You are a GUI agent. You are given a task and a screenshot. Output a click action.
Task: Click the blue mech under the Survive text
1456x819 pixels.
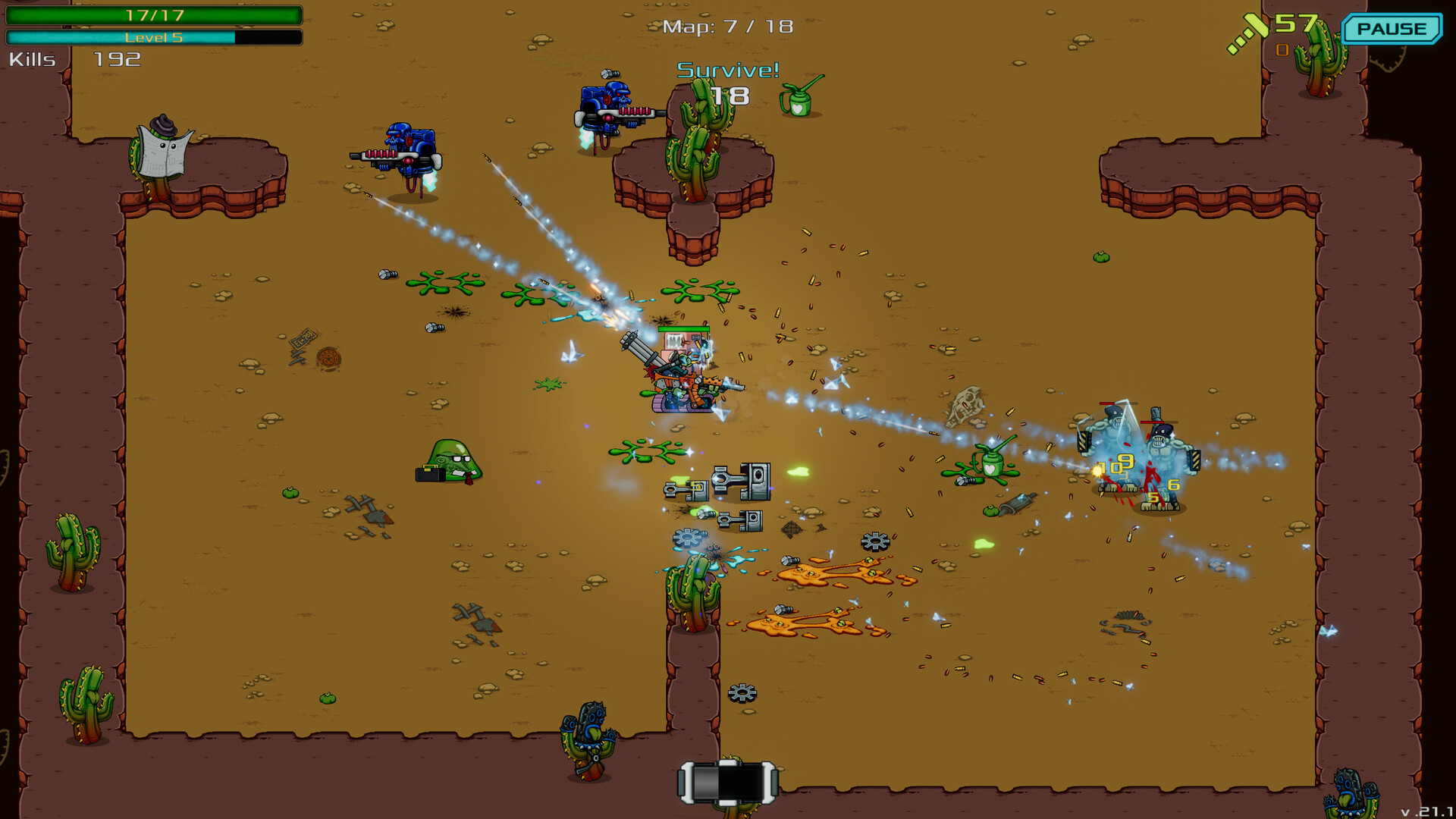pos(607,106)
